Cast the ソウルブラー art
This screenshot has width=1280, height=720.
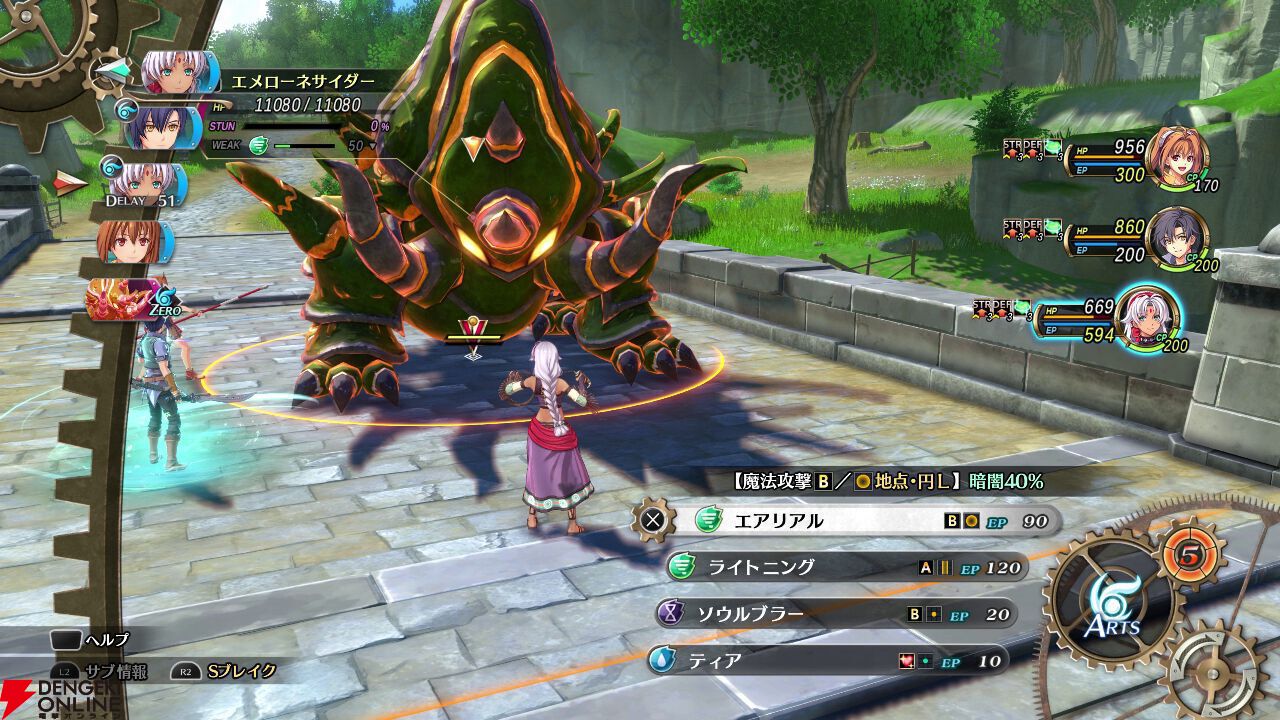[835, 614]
